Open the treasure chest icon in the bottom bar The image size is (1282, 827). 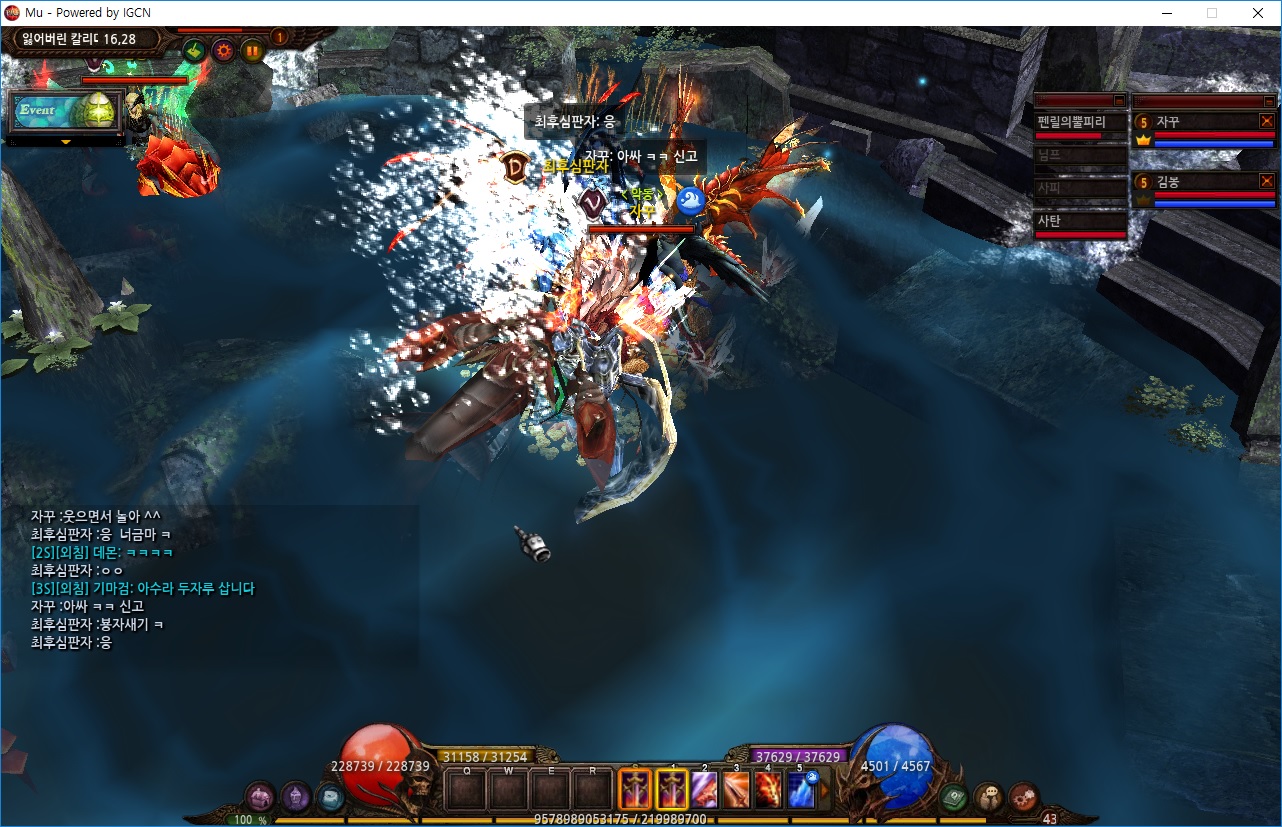[x=261, y=797]
